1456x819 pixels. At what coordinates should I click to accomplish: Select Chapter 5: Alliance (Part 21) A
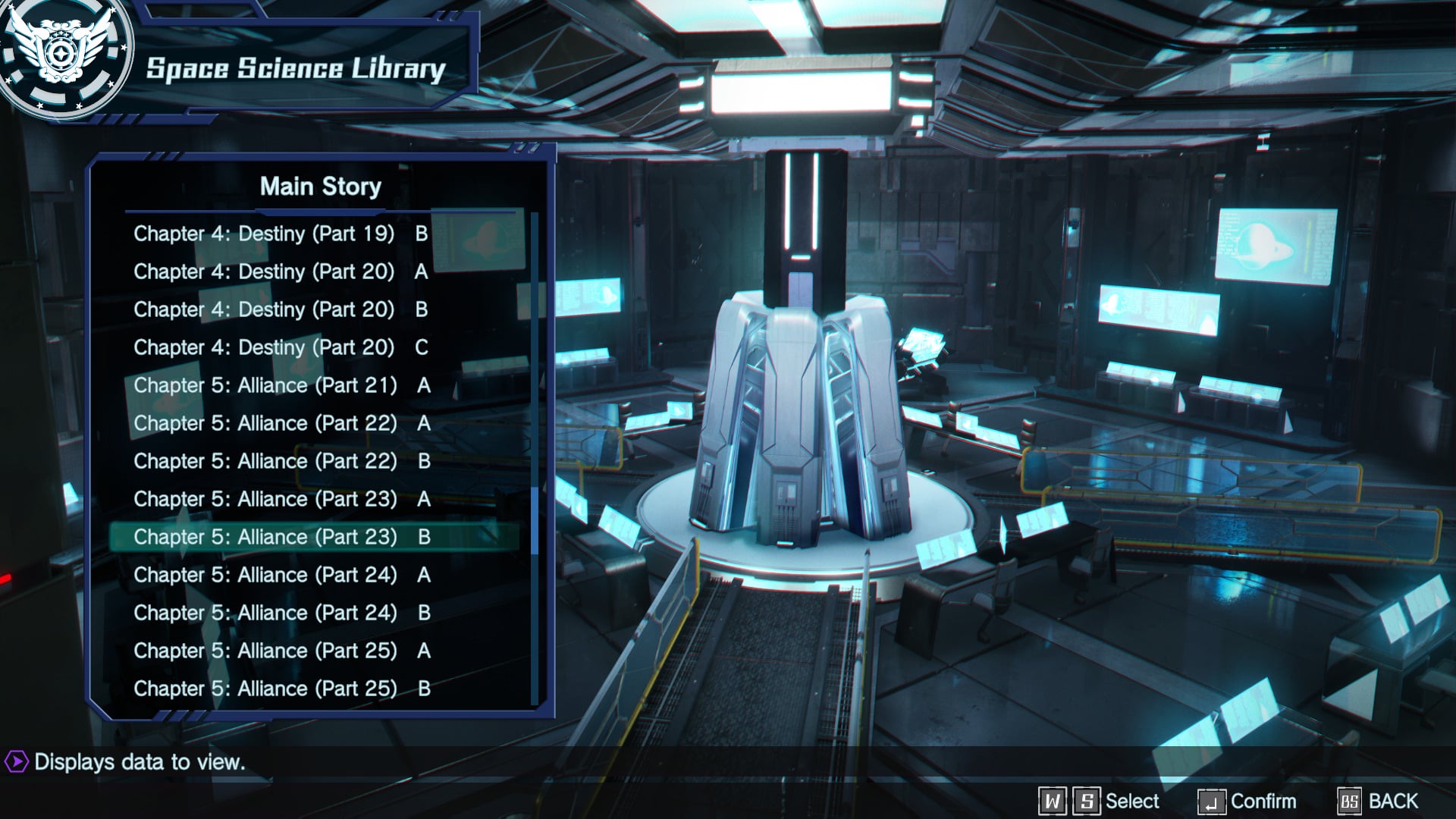282,385
